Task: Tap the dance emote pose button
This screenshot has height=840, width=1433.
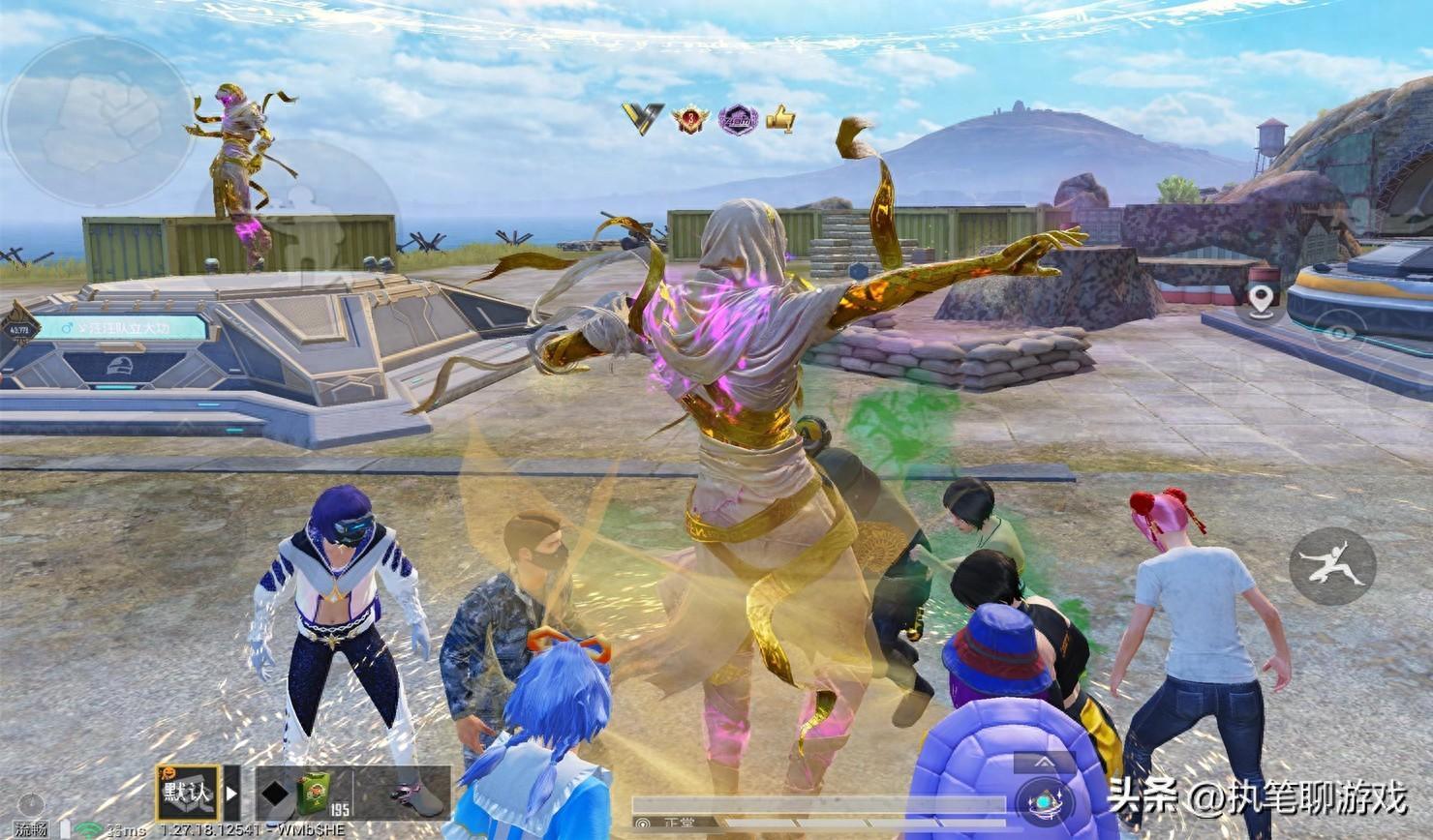Action: coord(1331,566)
